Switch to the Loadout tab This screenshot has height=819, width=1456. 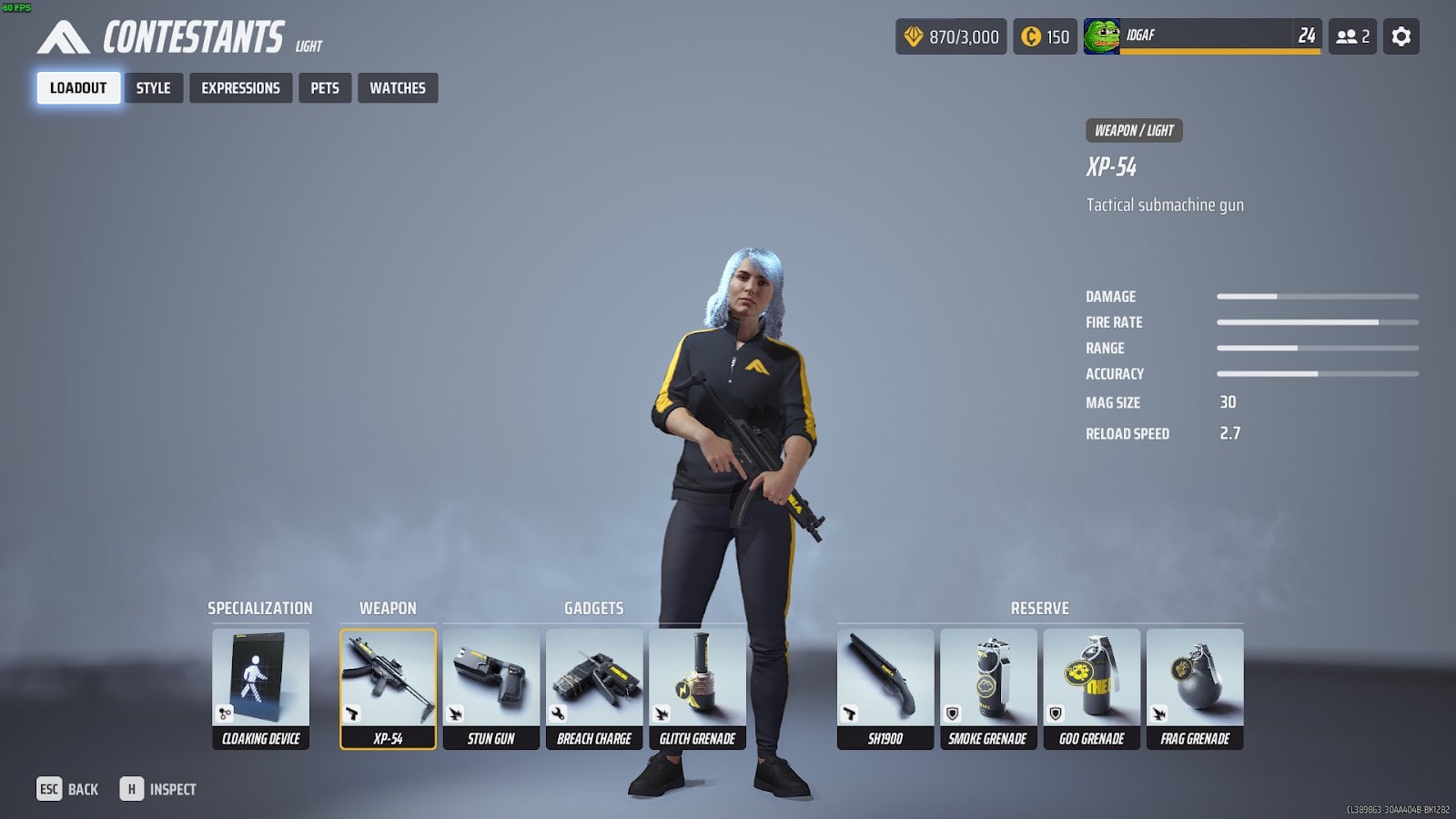pyautogui.click(x=78, y=88)
